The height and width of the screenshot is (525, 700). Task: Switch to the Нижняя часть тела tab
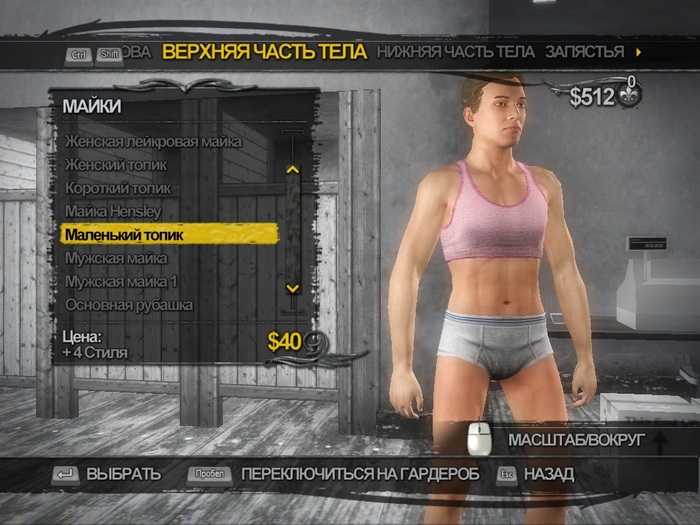(456, 51)
